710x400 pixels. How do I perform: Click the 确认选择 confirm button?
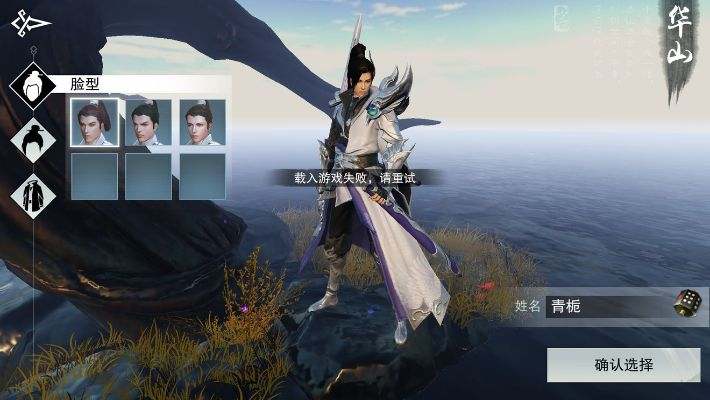[623, 365]
